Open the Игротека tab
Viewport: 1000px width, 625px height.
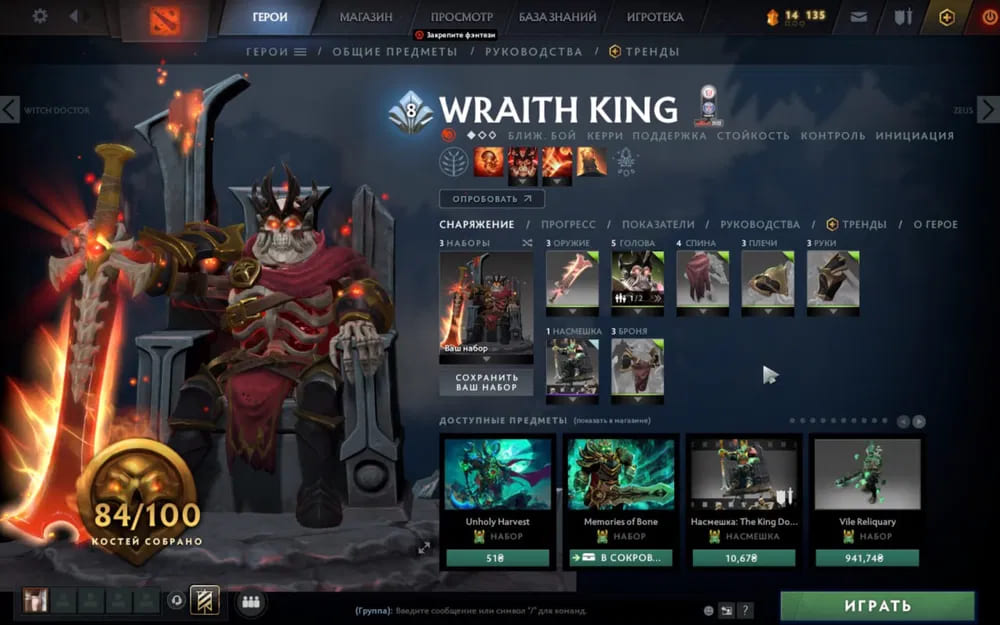(x=655, y=17)
